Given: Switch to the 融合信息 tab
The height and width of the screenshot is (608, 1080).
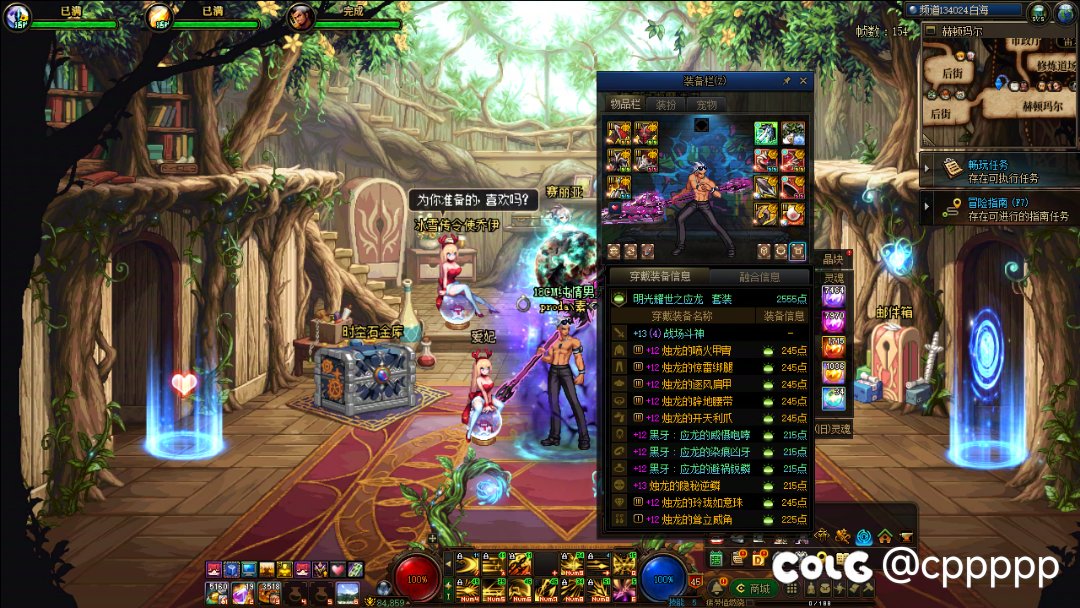Looking at the screenshot, I should [759, 277].
